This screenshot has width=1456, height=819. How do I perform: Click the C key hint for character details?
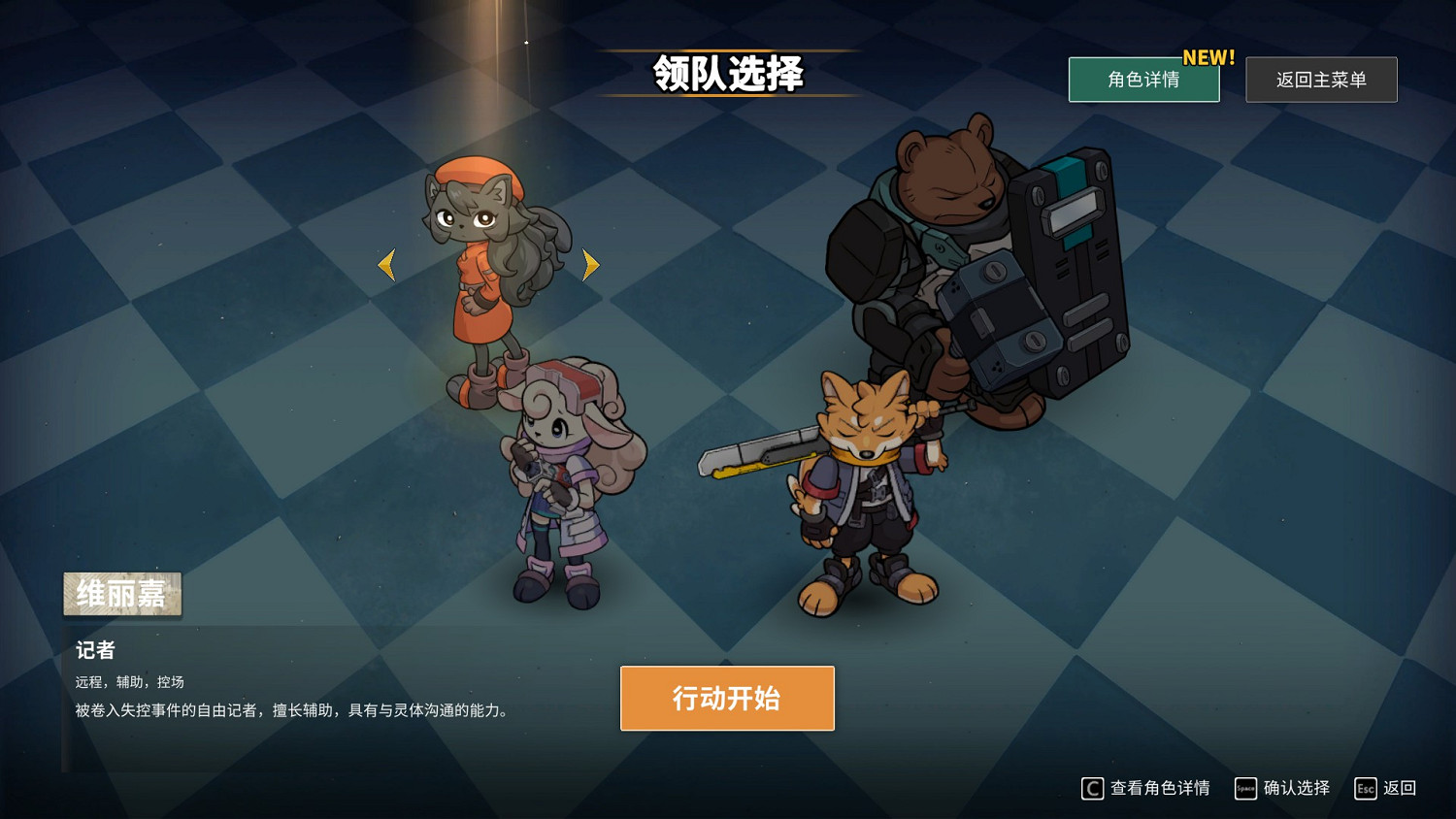[x=1091, y=788]
